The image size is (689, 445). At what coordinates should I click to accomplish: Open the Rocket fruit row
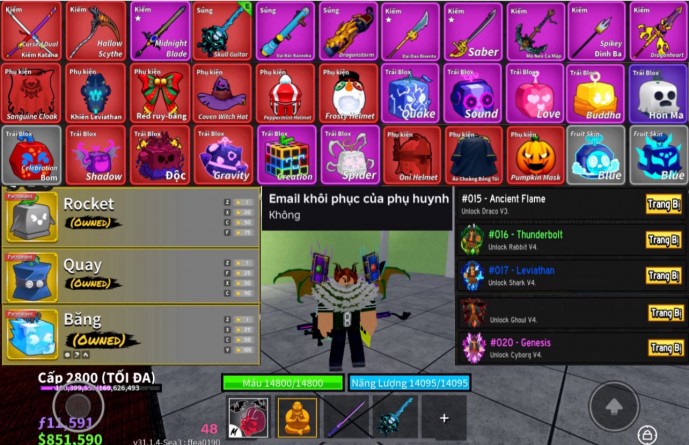pyautogui.click(x=130, y=216)
